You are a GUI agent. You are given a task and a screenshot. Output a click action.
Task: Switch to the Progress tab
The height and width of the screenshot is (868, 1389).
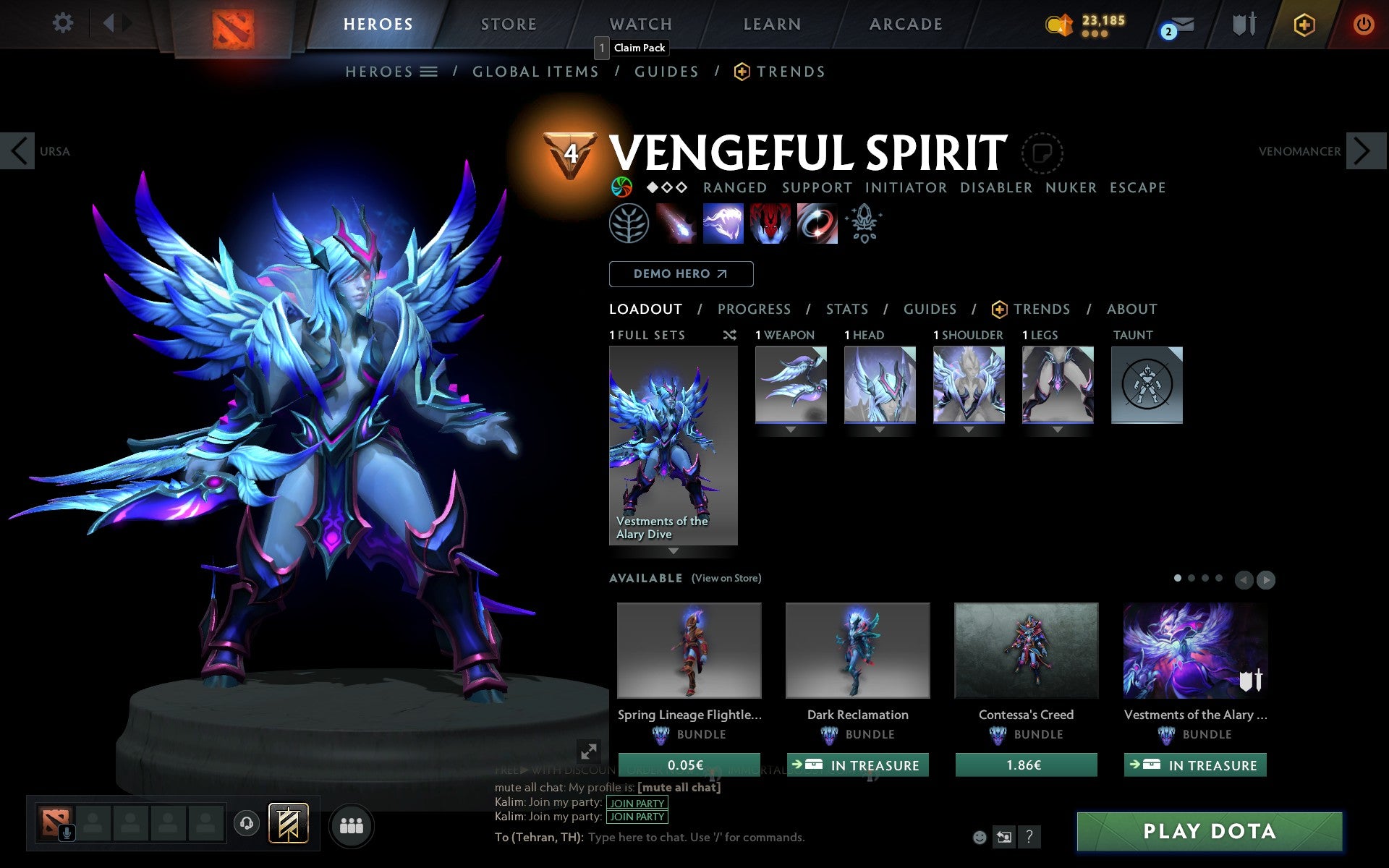(754, 309)
